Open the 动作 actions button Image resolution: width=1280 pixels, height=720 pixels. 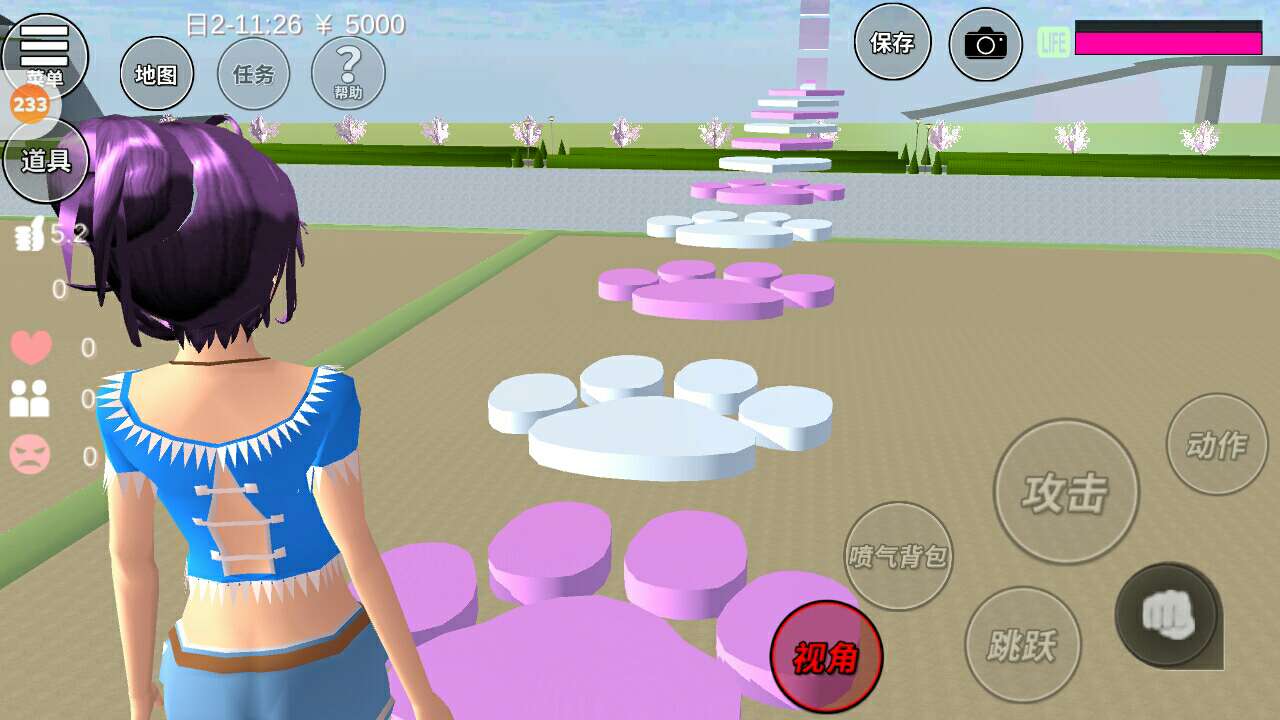[1216, 444]
